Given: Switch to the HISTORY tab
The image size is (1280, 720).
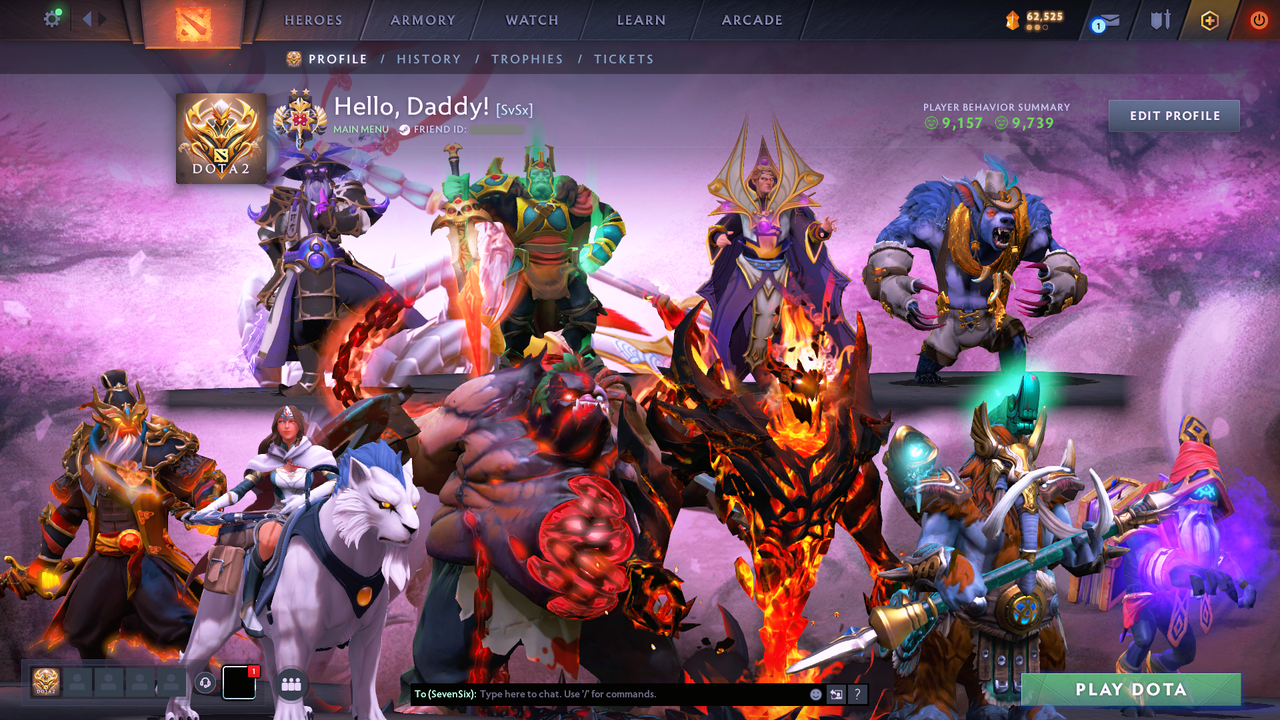Looking at the screenshot, I should tap(429, 59).
